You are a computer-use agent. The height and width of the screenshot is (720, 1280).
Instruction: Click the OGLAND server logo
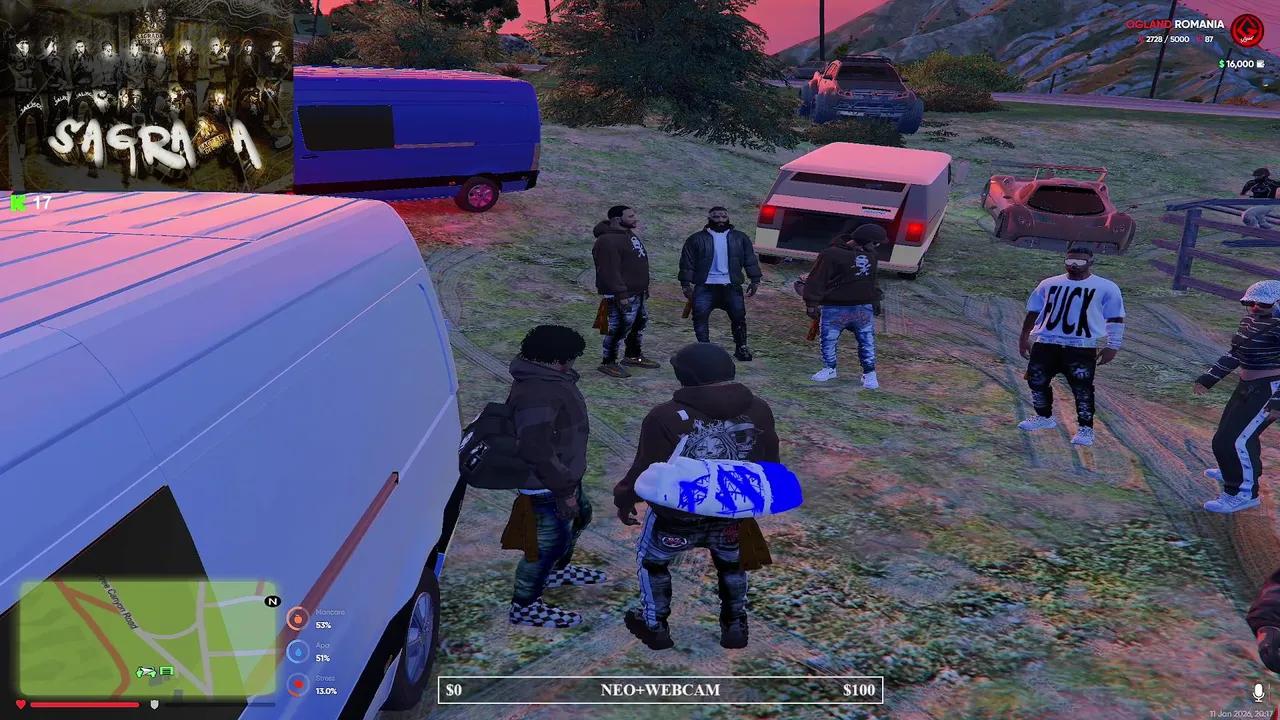1245,31
